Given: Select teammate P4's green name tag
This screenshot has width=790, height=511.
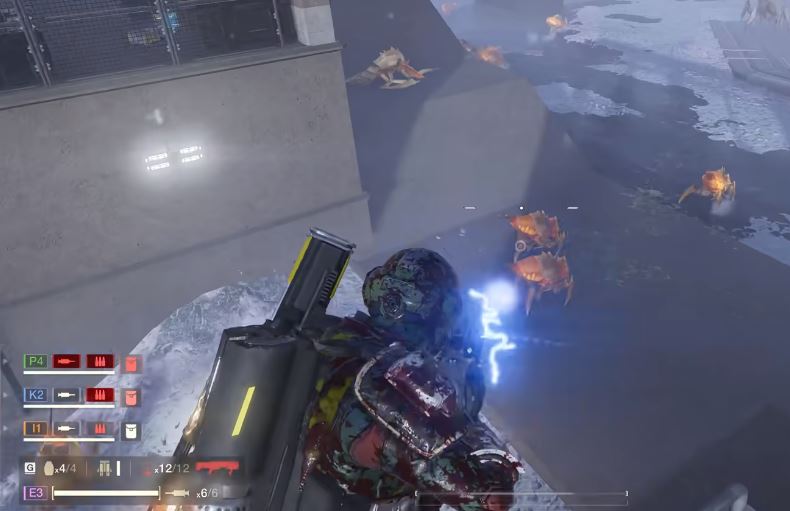Looking at the screenshot, I should (36, 361).
